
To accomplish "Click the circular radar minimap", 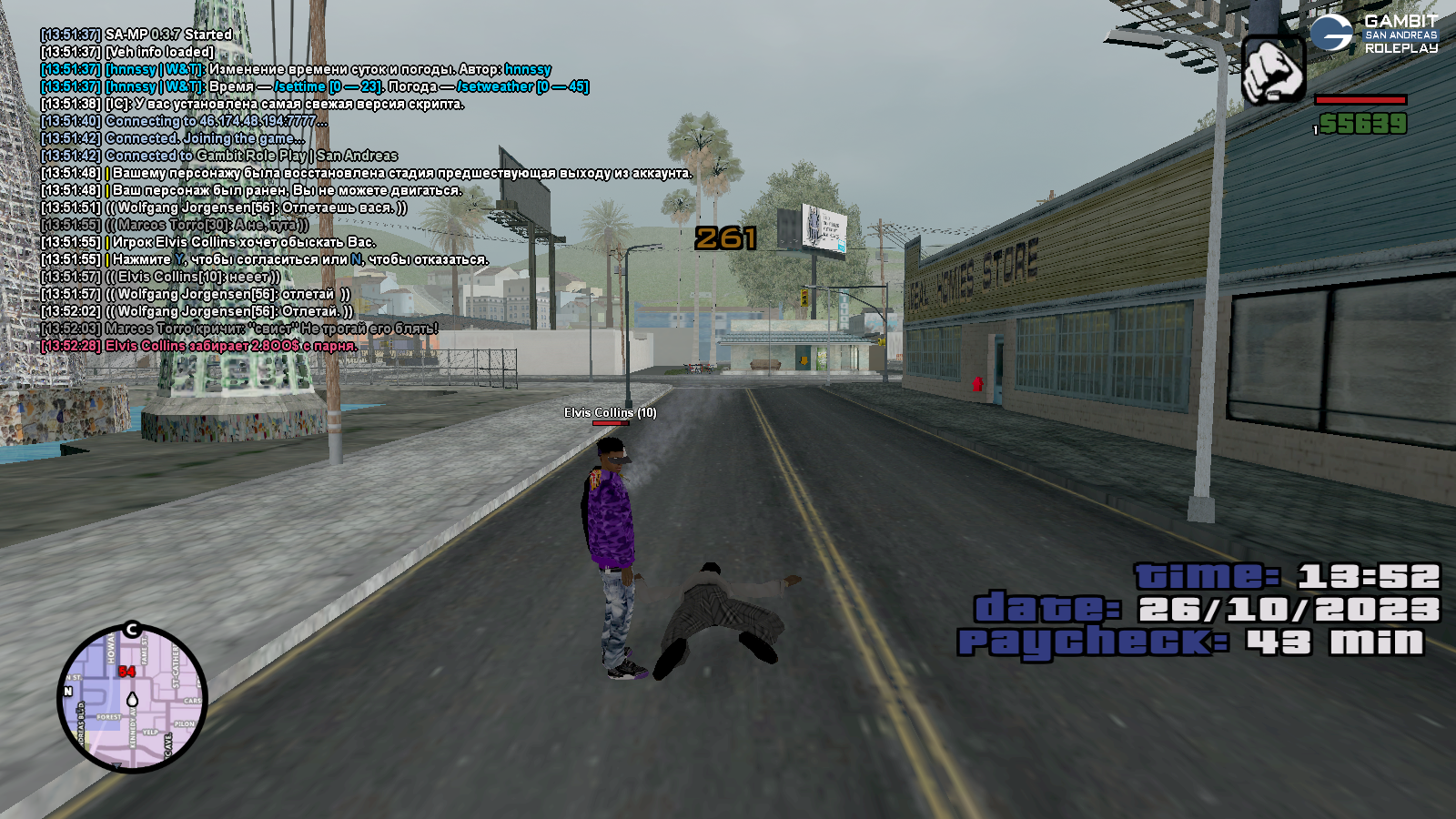I will point(133,699).
